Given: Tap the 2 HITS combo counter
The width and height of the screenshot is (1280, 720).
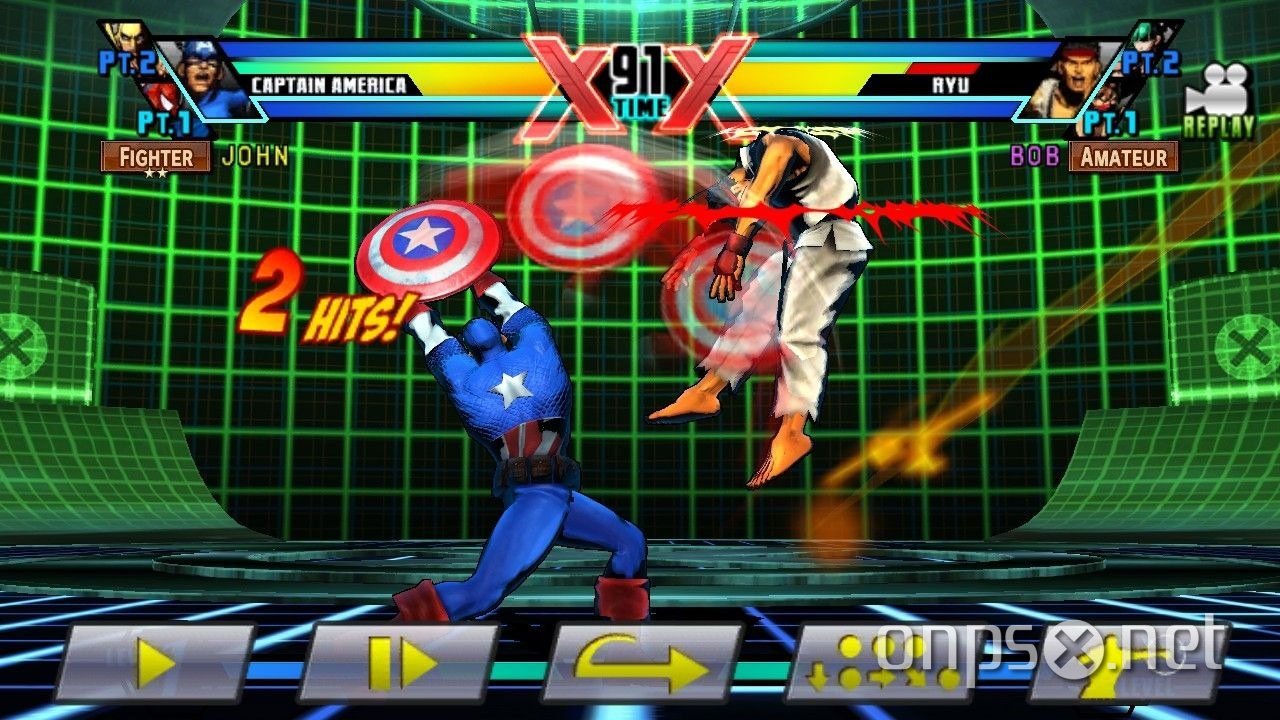Looking at the screenshot, I should 322,293.
